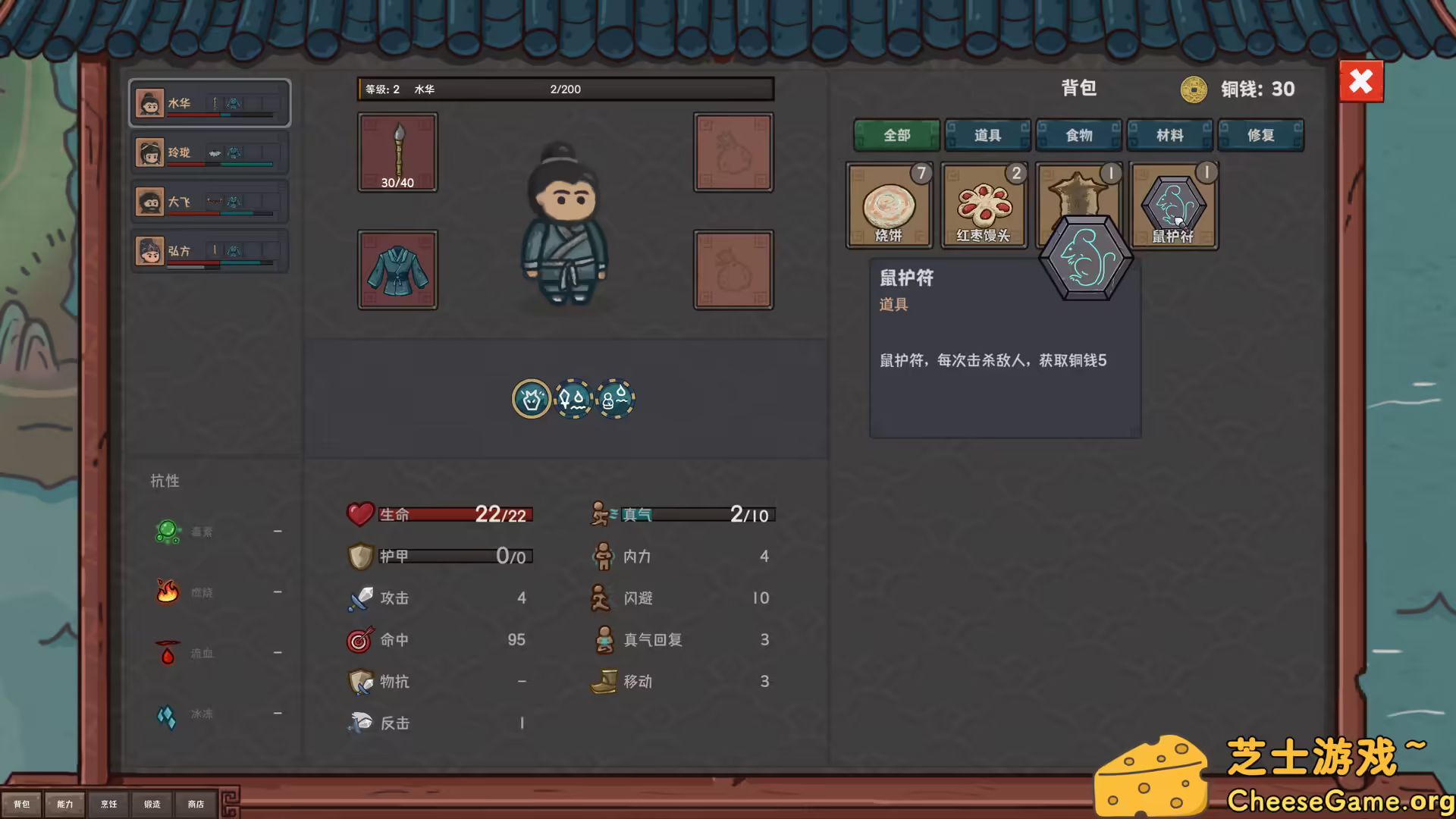
Task: Switch to the 食物 filter tab
Action: click(x=1078, y=135)
